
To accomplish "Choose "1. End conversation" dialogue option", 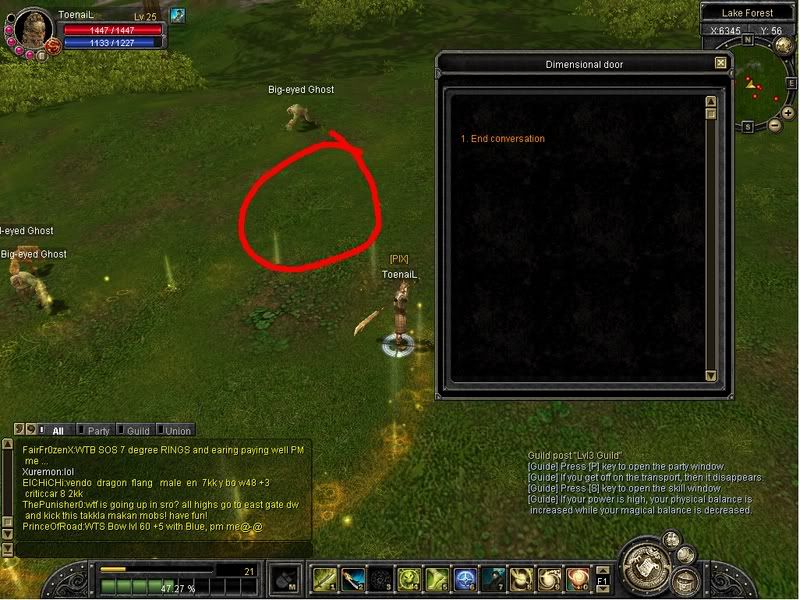I will pyautogui.click(x=502, y=139).
